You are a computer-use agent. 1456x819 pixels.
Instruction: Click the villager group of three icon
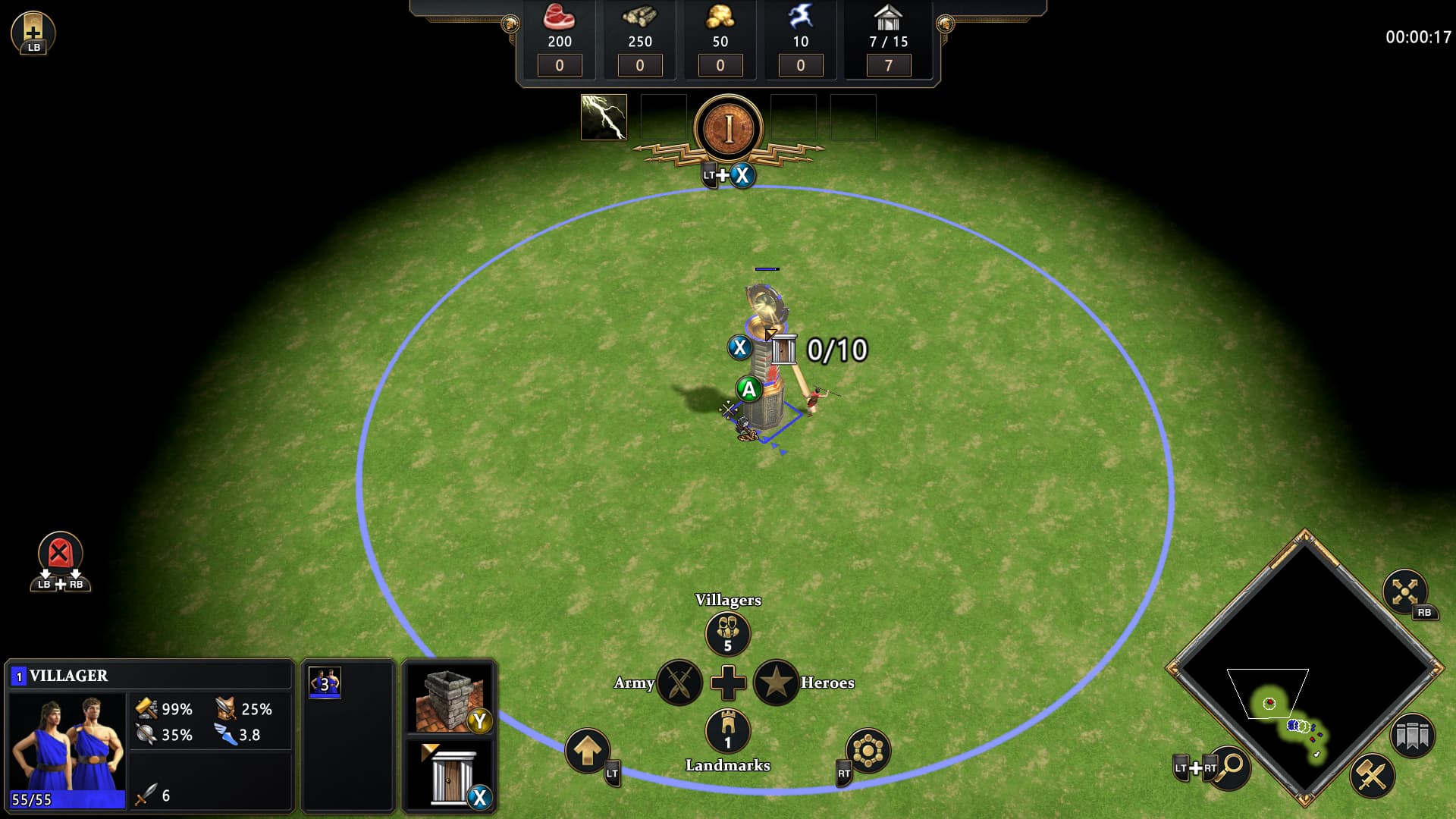click(325, 683)
